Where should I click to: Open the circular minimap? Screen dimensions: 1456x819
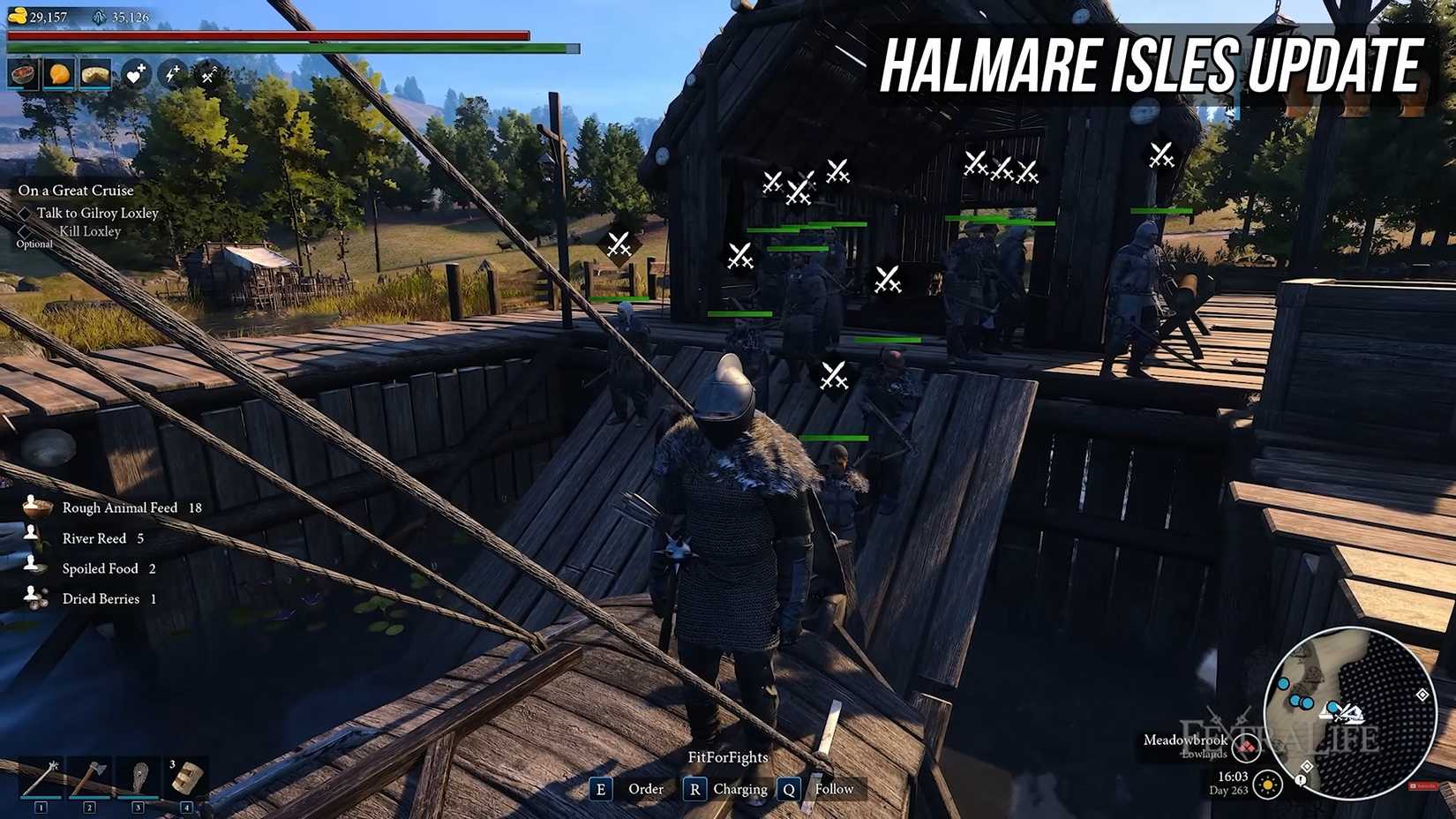click(1349, 711)
